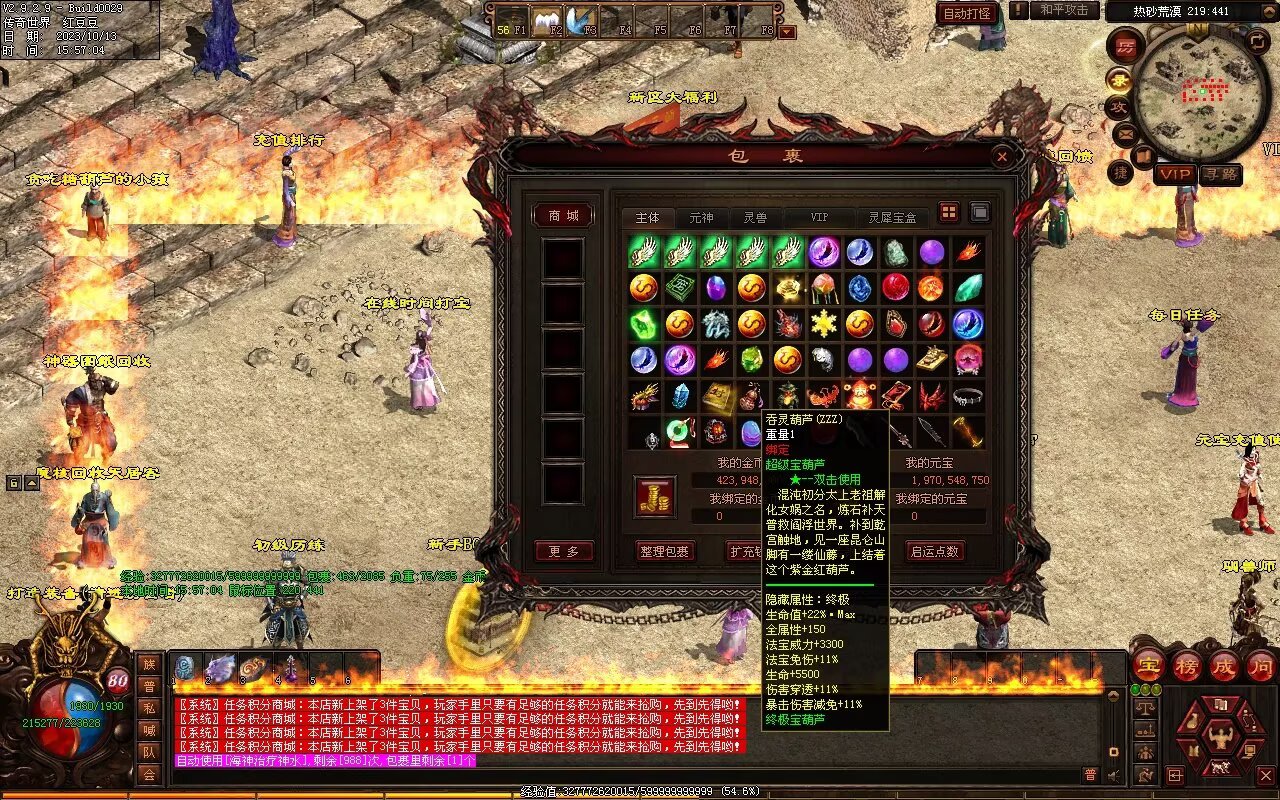Switch to the 灵兽 tab

click(755, 217)
